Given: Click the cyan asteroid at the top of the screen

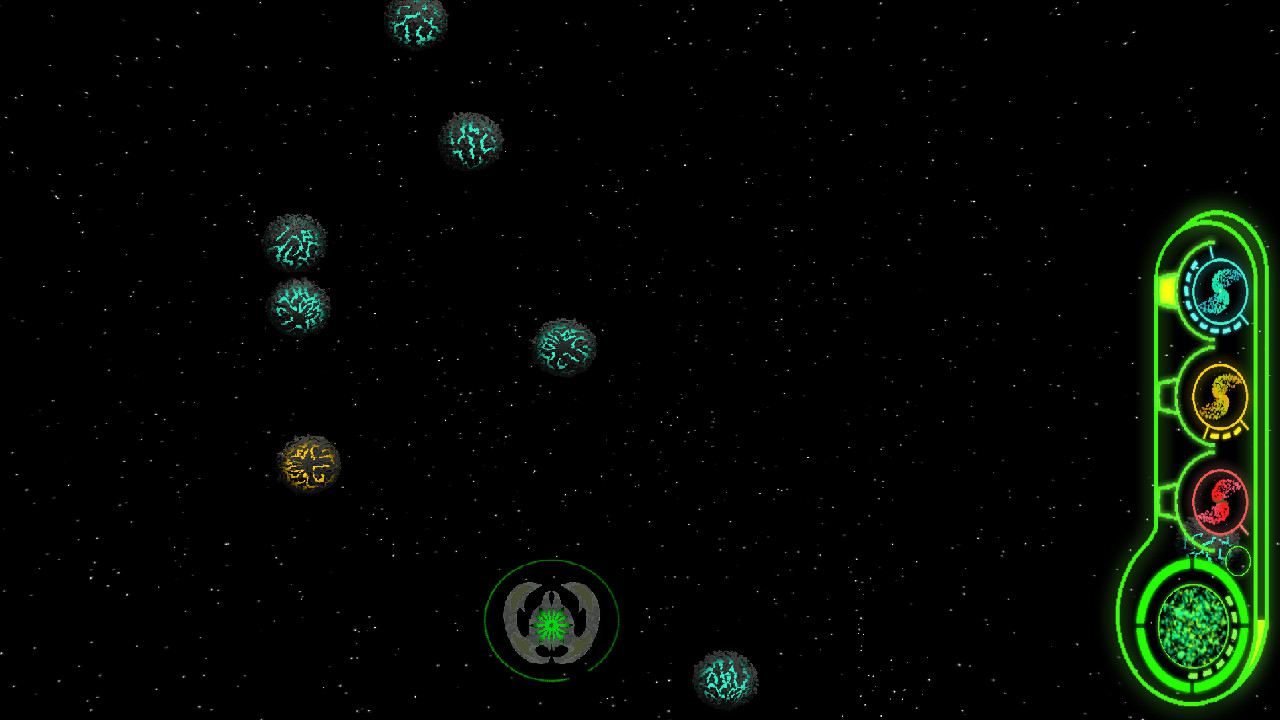Looking at the screenshot, I should click(x=416, y=22).
